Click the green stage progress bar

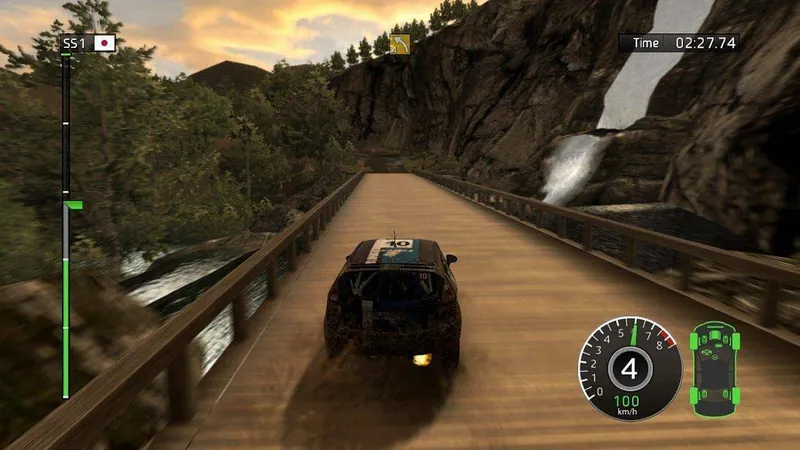66,300
